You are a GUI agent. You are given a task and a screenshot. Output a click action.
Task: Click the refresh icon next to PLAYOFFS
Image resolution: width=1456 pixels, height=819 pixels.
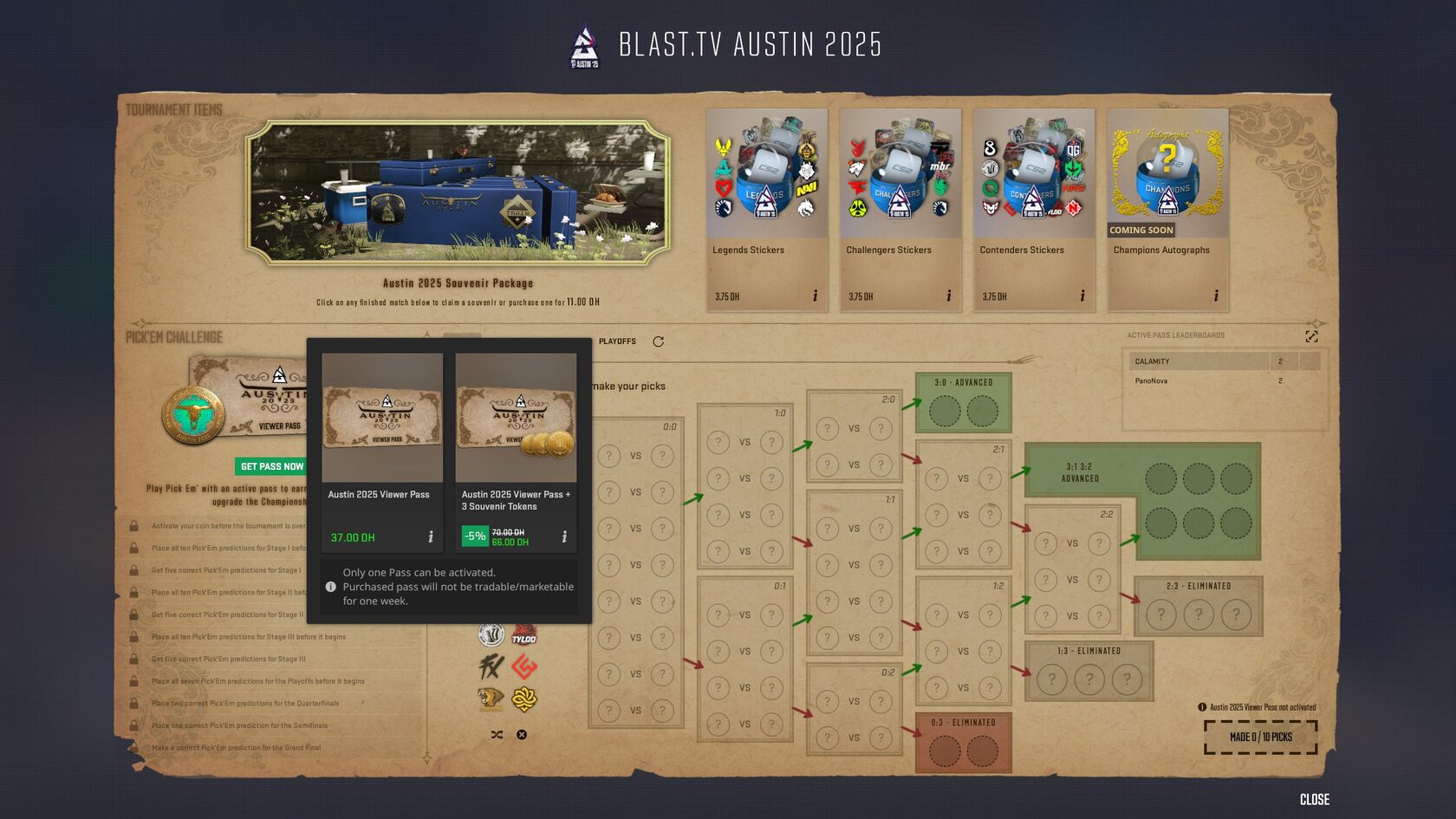point(659,341)
